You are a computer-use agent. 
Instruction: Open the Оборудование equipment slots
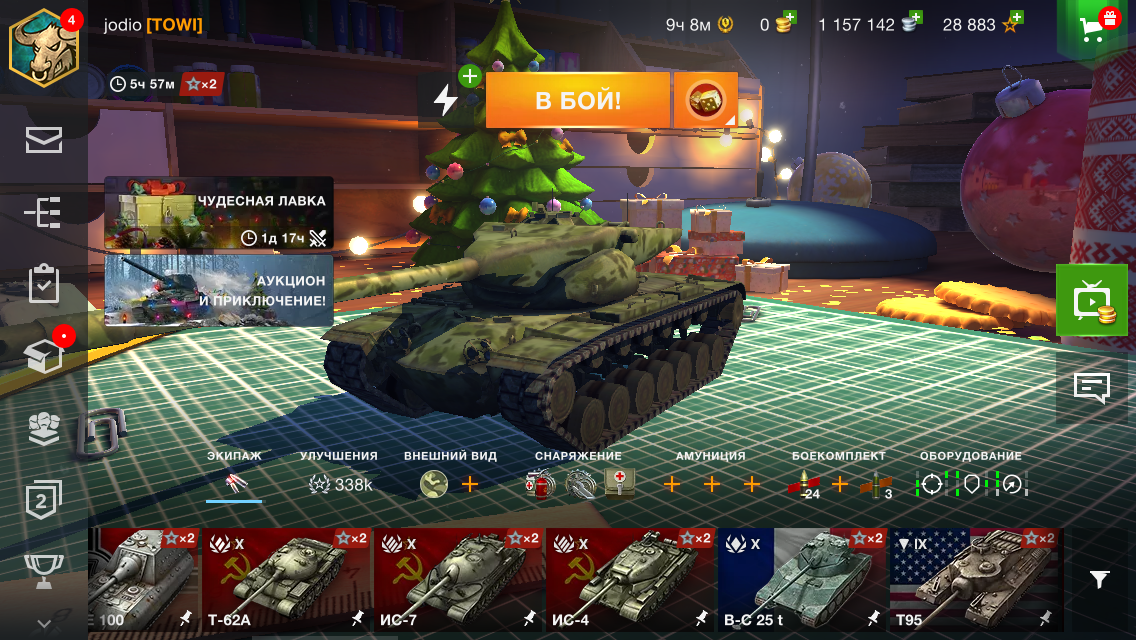[x=970, y=484]
